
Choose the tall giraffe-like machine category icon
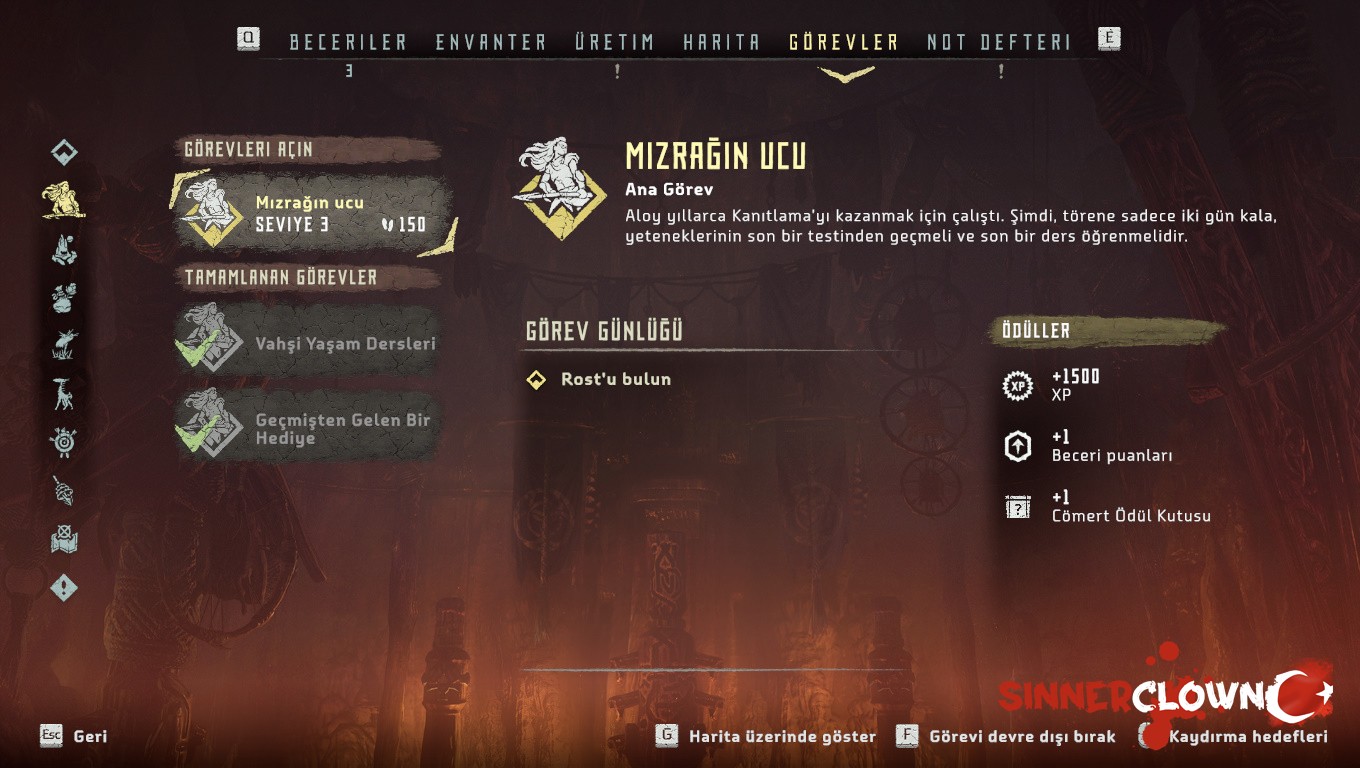click(64, 393)
